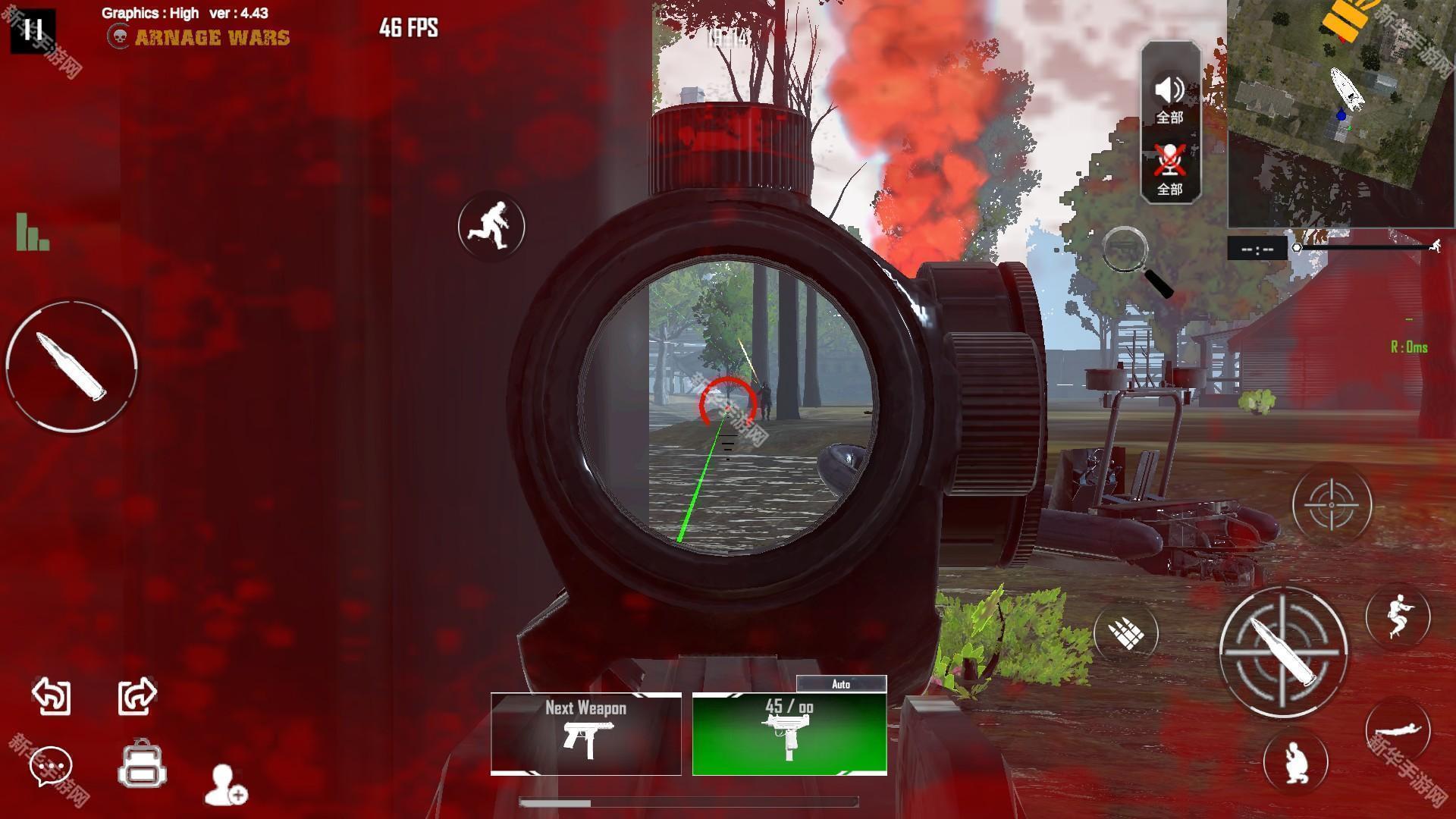This screenshot has width=1456, height=819.
Task: Crouch using the kneeling figure icon
Action: coord(1295,761)
